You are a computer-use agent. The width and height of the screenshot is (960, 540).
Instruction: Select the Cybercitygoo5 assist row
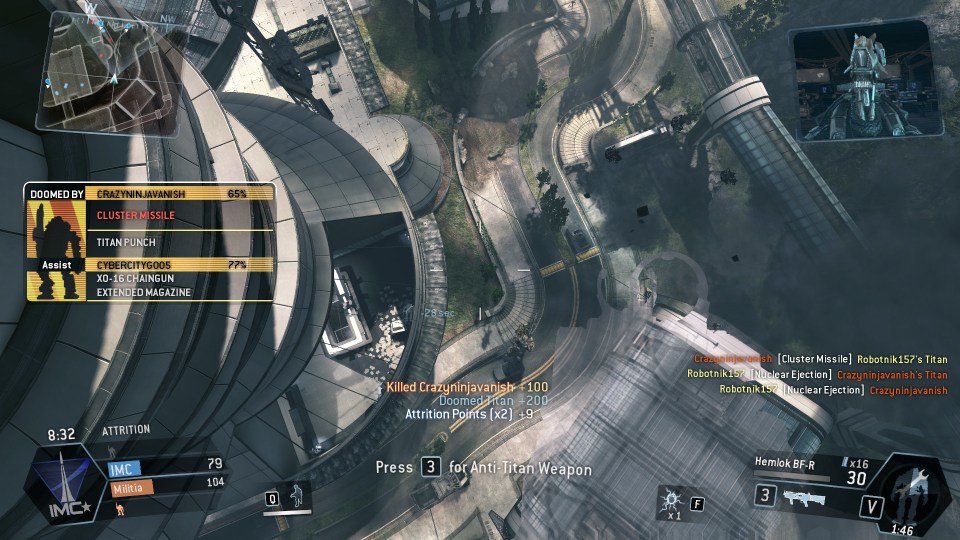tap(180, 264)
